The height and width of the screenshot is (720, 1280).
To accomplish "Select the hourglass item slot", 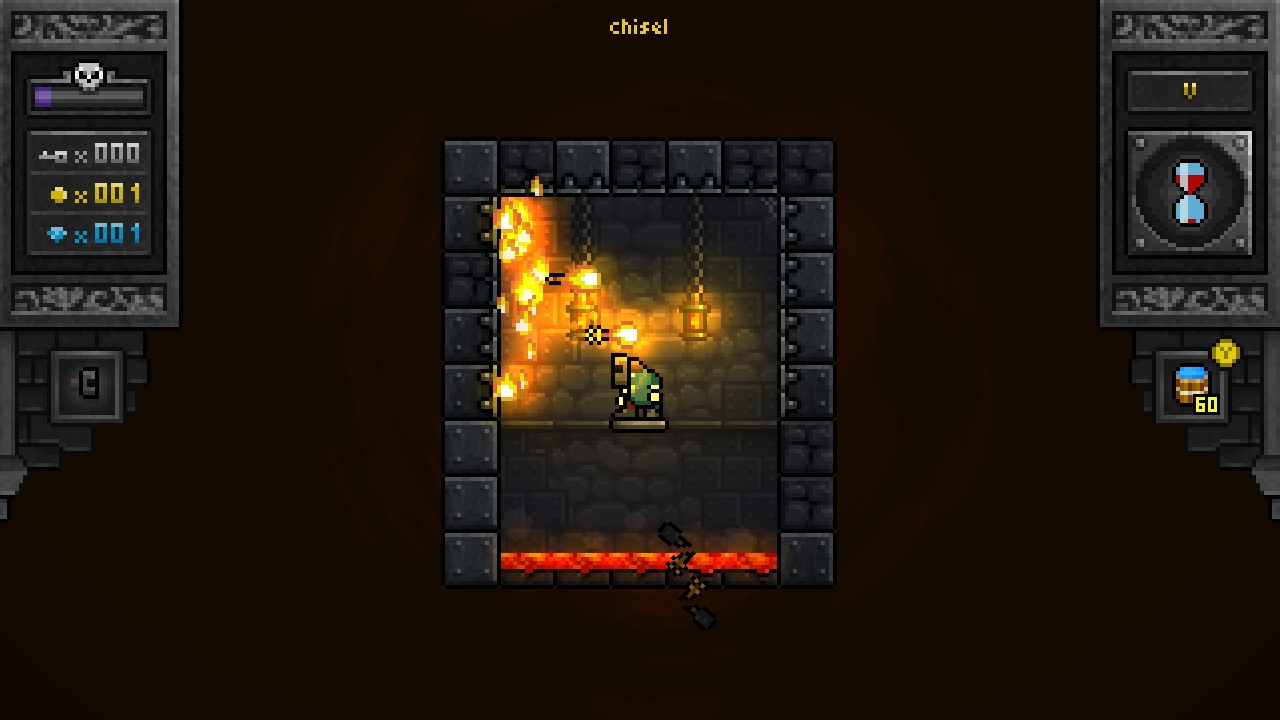I will click(1189, 193).
